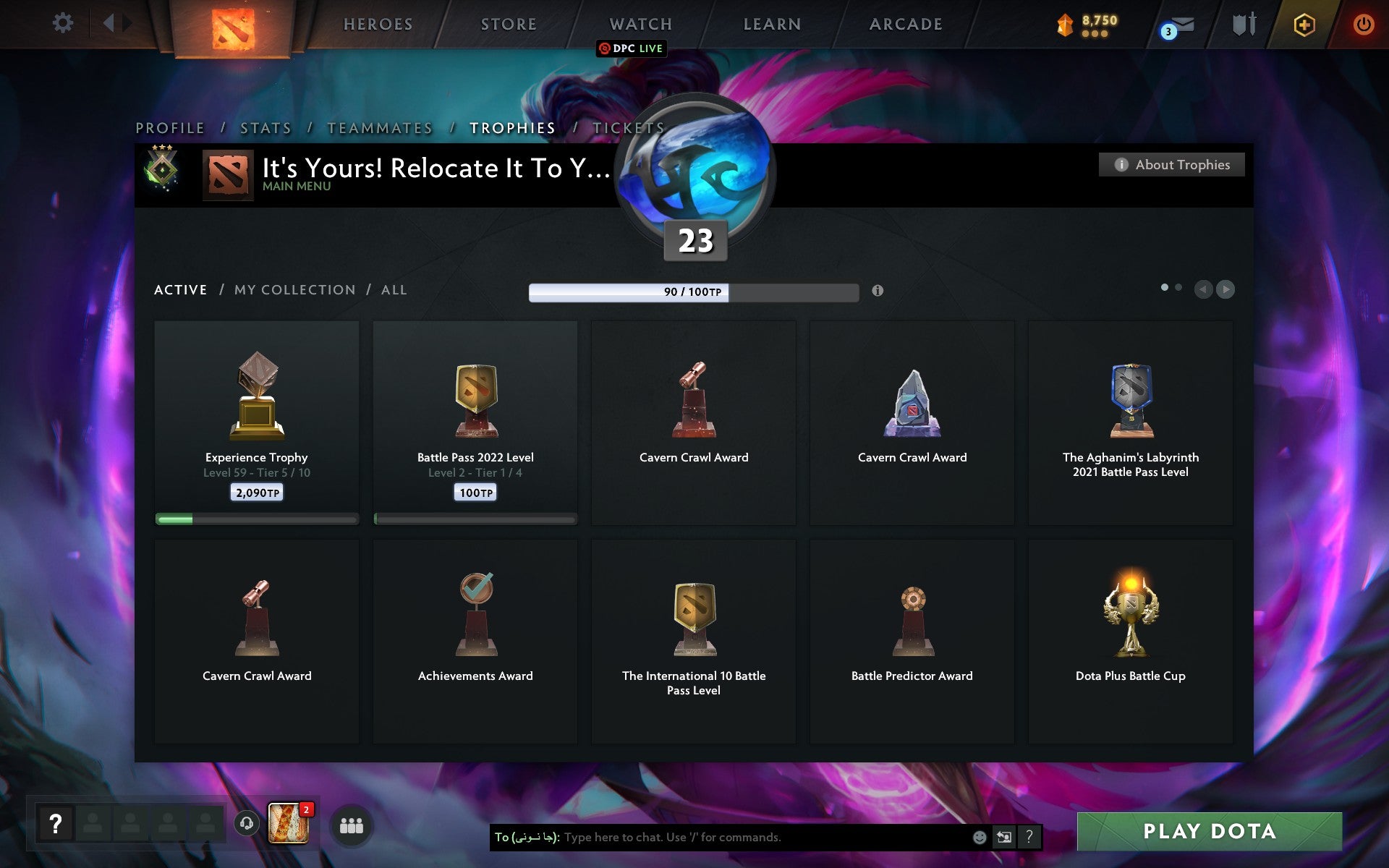Click the previous page arrow for trophies
Viewport: 1389px width, 868px height.
(1203, 289)
